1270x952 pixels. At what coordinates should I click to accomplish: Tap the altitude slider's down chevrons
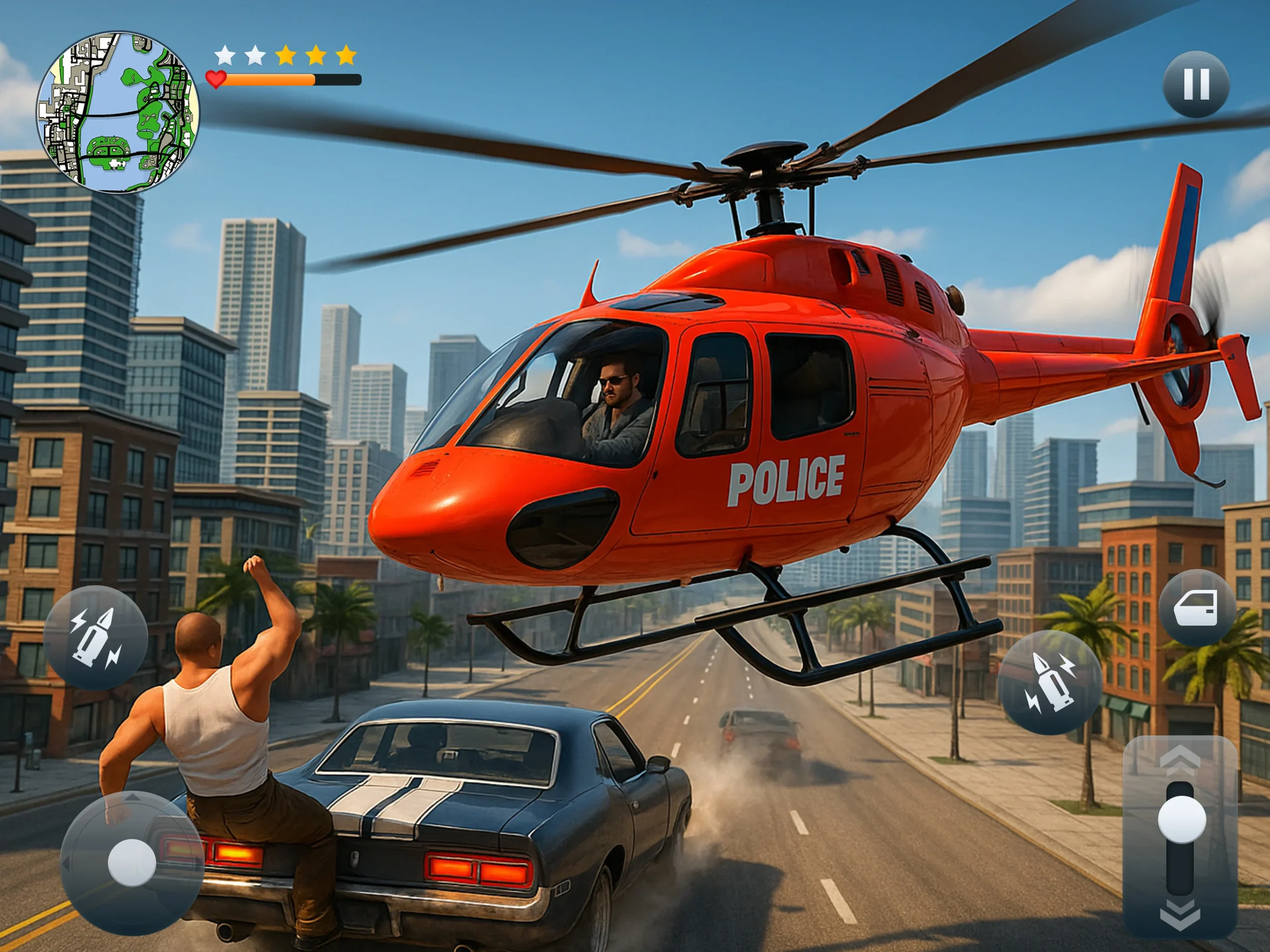coord(1180,914)
